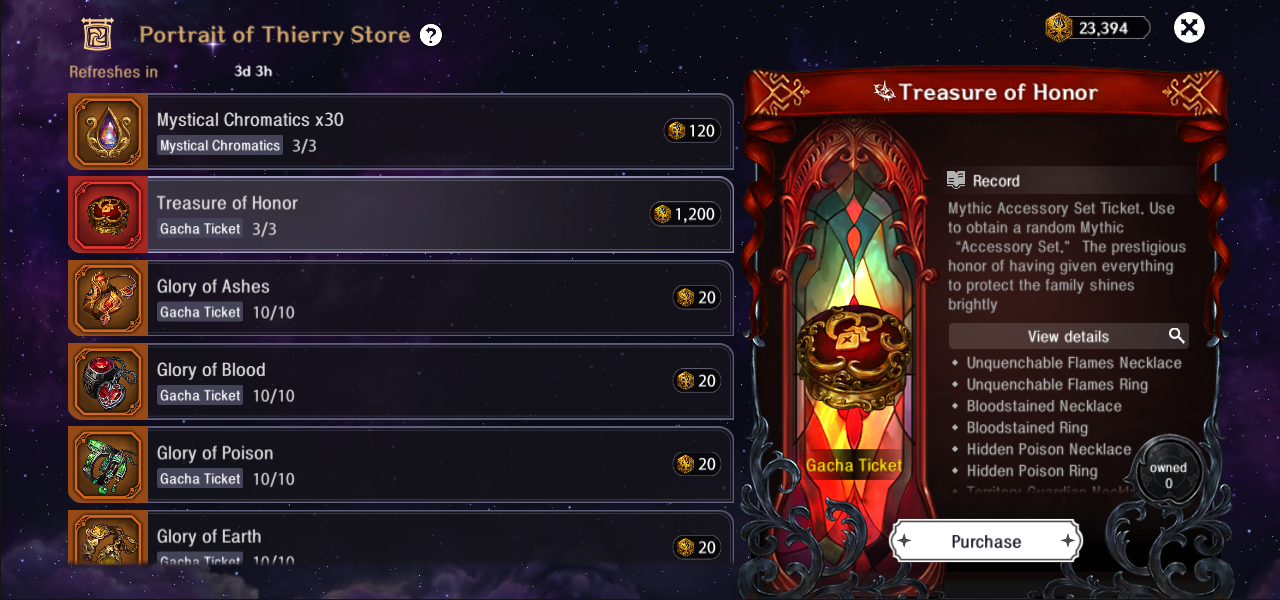Close the Portrait of Thierry Store
The height and width of the screenshot is (600, 1280).
point(1188,28)
